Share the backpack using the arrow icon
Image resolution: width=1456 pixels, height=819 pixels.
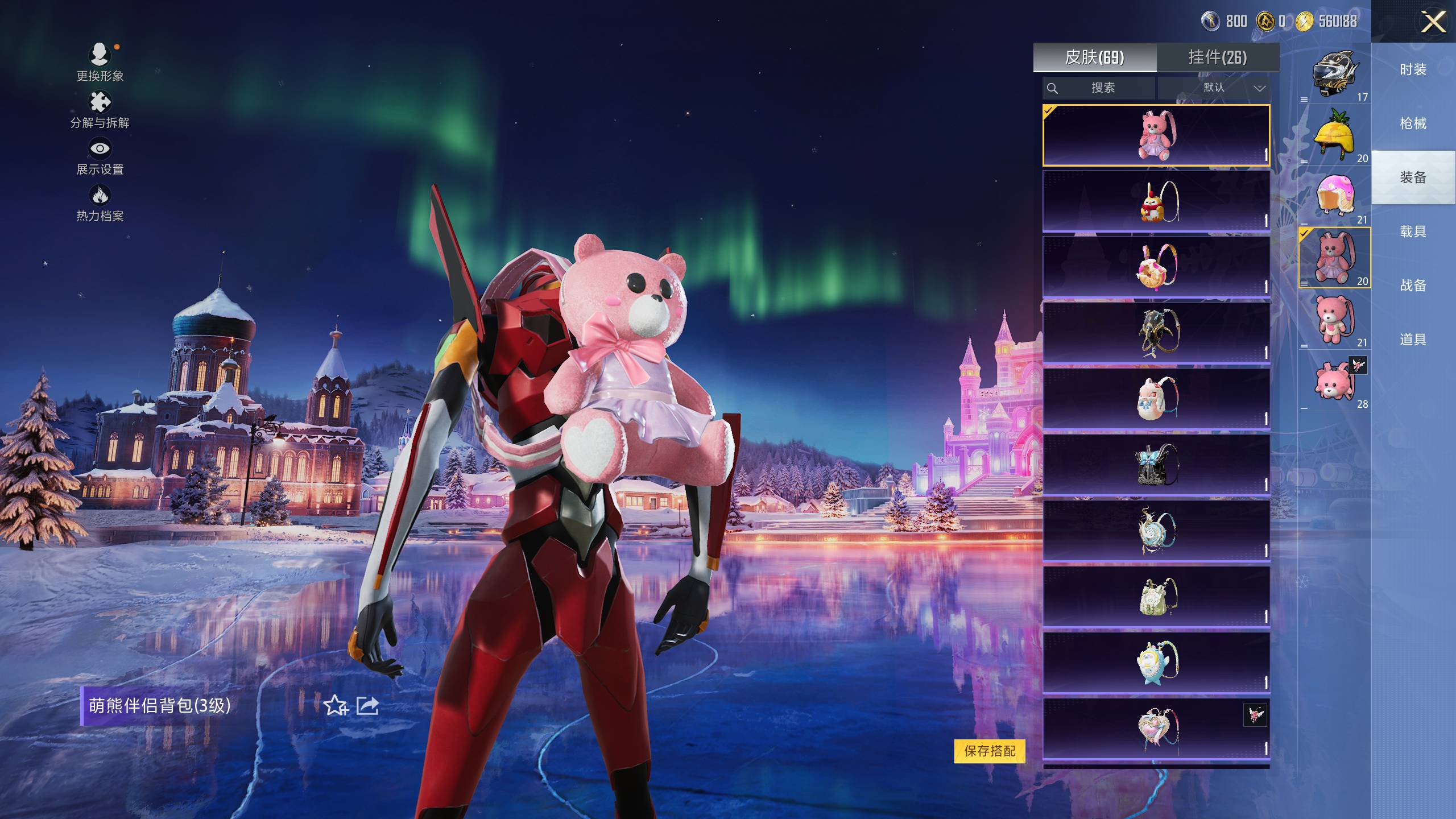tap(367, 706)
